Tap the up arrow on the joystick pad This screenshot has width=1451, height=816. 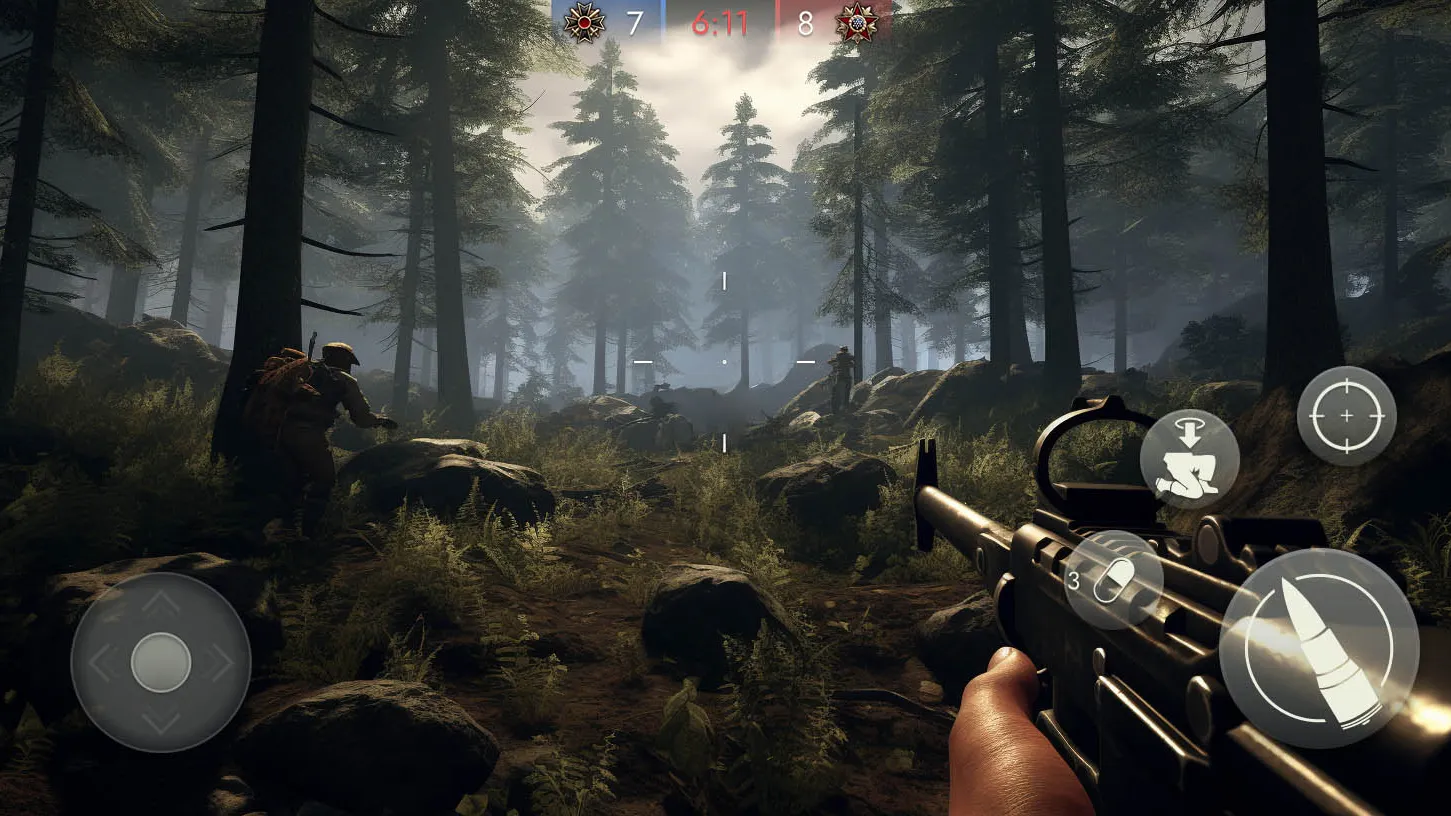[160, 605]
